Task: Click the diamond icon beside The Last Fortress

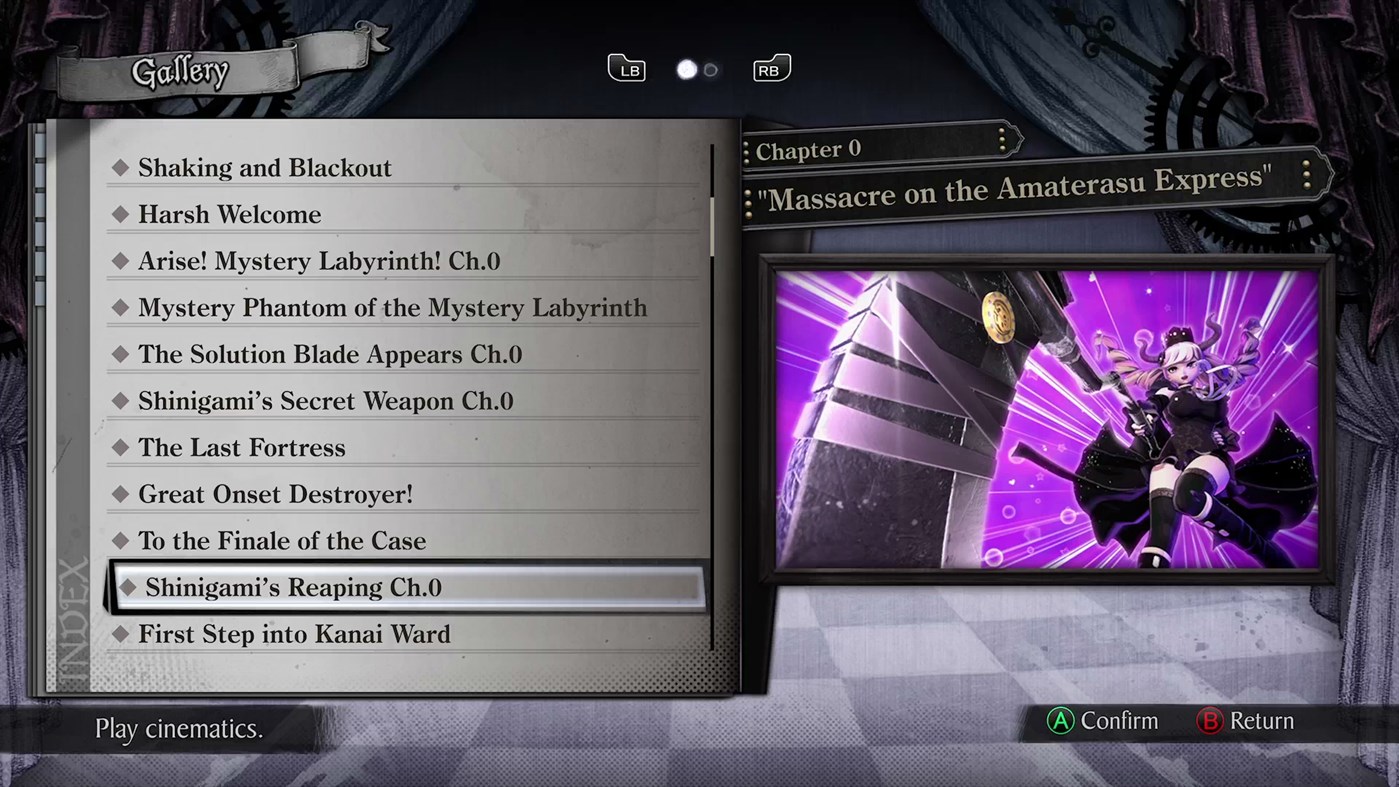Action: 122,448
